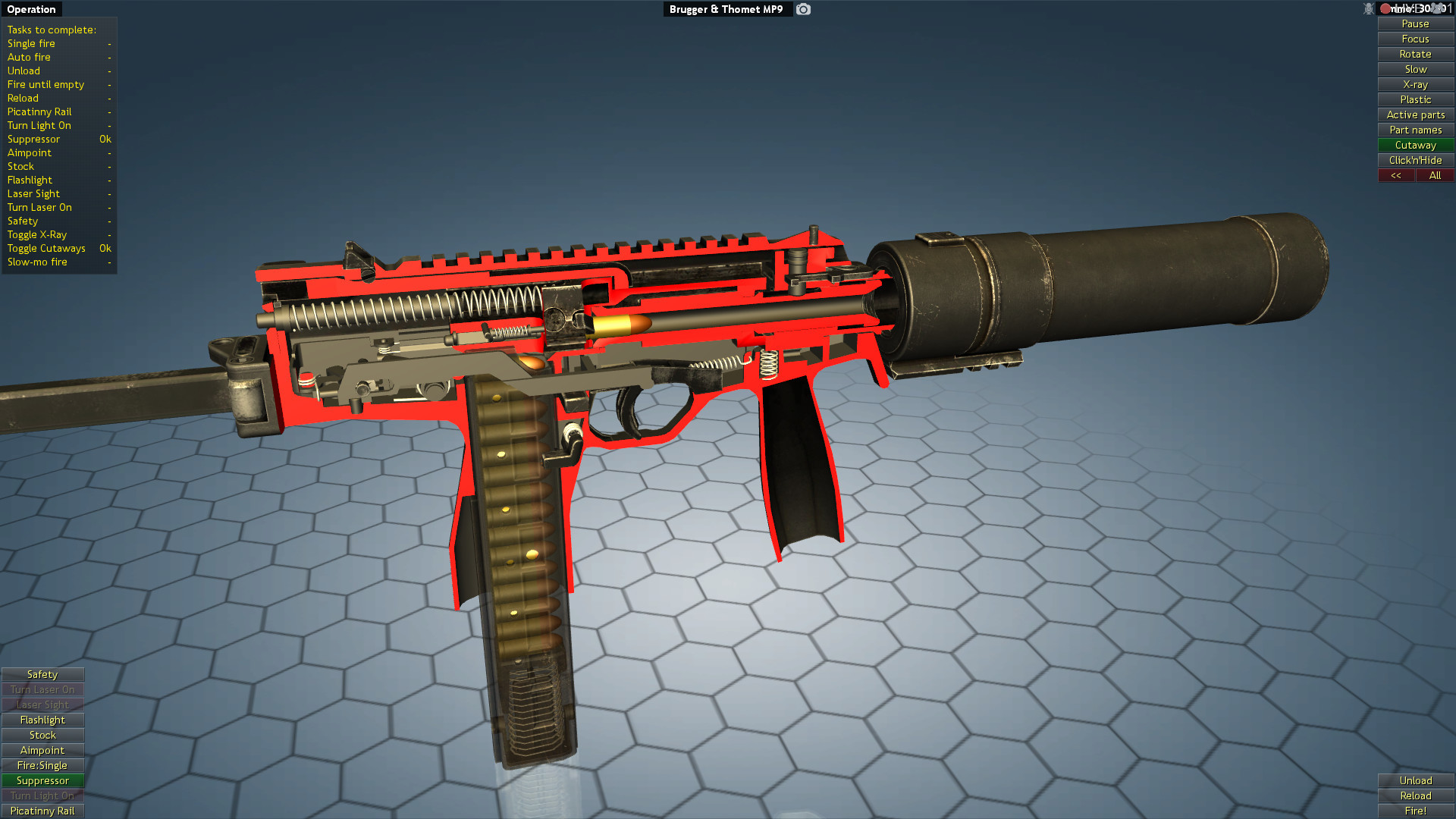Reload the MP9

[x=1415, y=795]
